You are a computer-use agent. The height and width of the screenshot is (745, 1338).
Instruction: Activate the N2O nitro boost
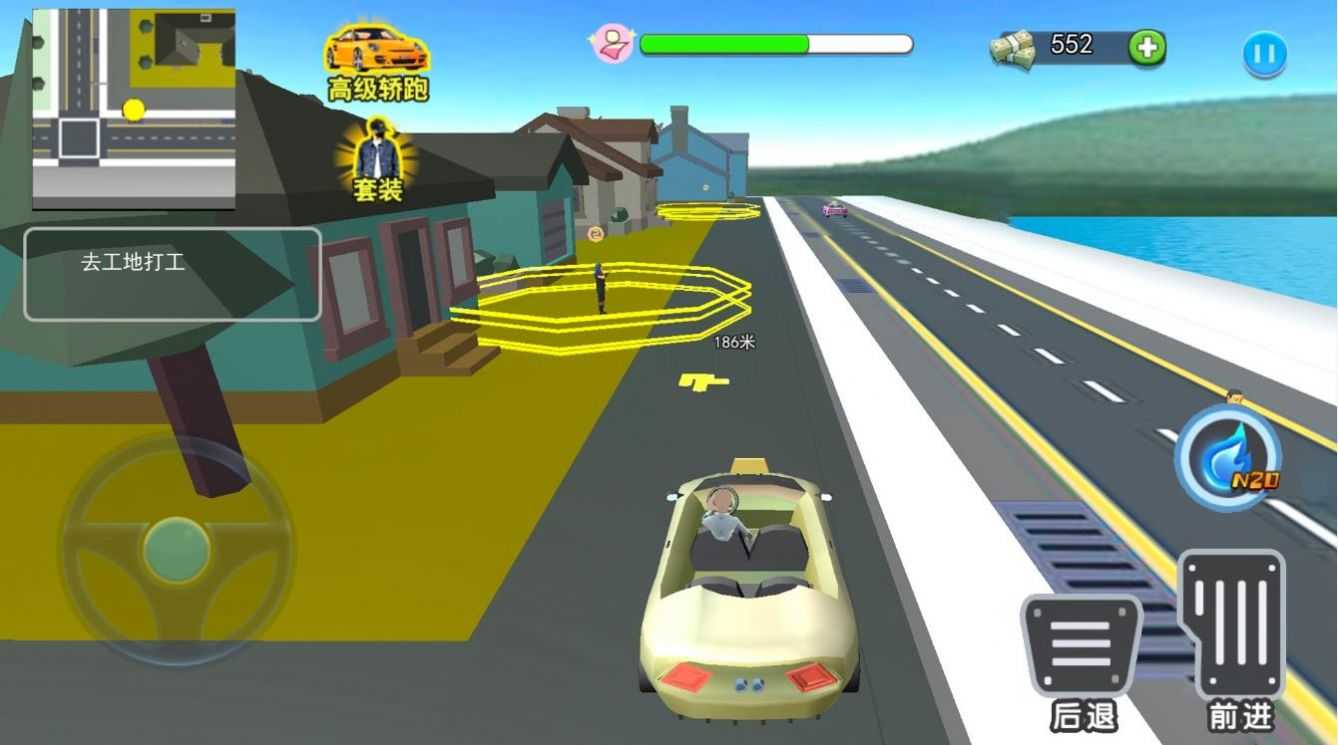[x=1228, y=459]
